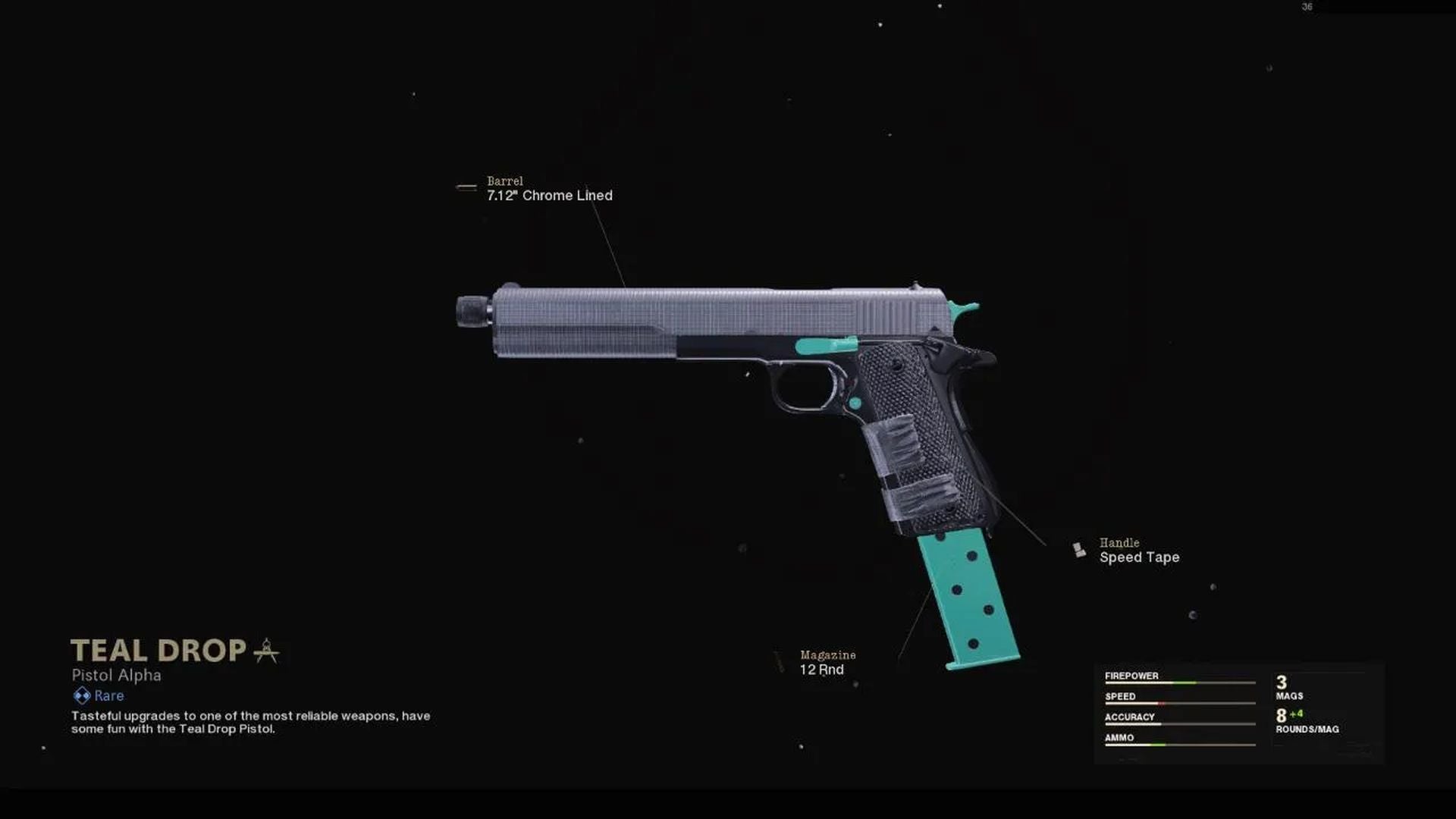Click the TEAL DROP blueprint title
The width and height of the screenshot is (1456, 819).
tap(157, 650)
